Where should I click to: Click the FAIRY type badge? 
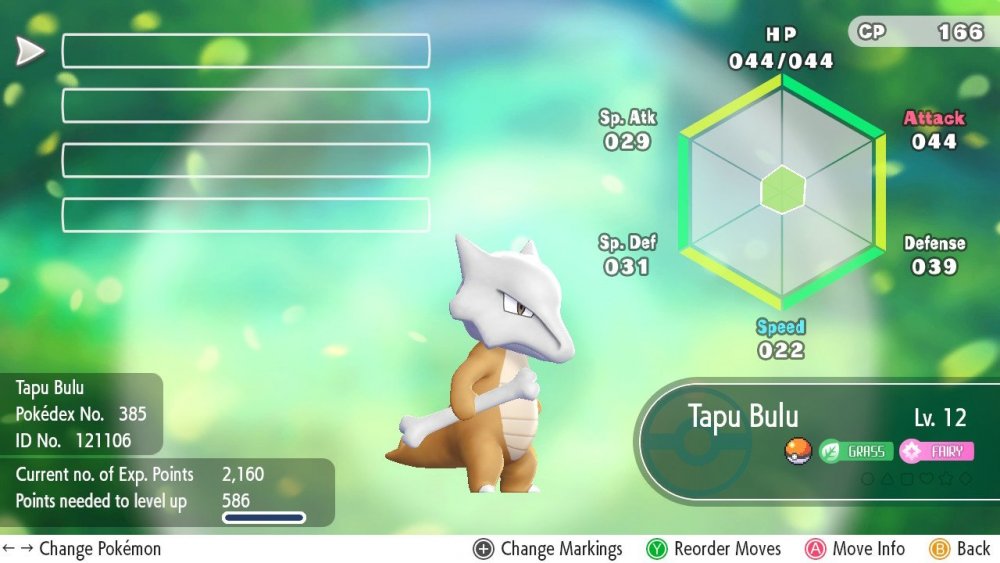pyautogui.click(x=936, y=451)
